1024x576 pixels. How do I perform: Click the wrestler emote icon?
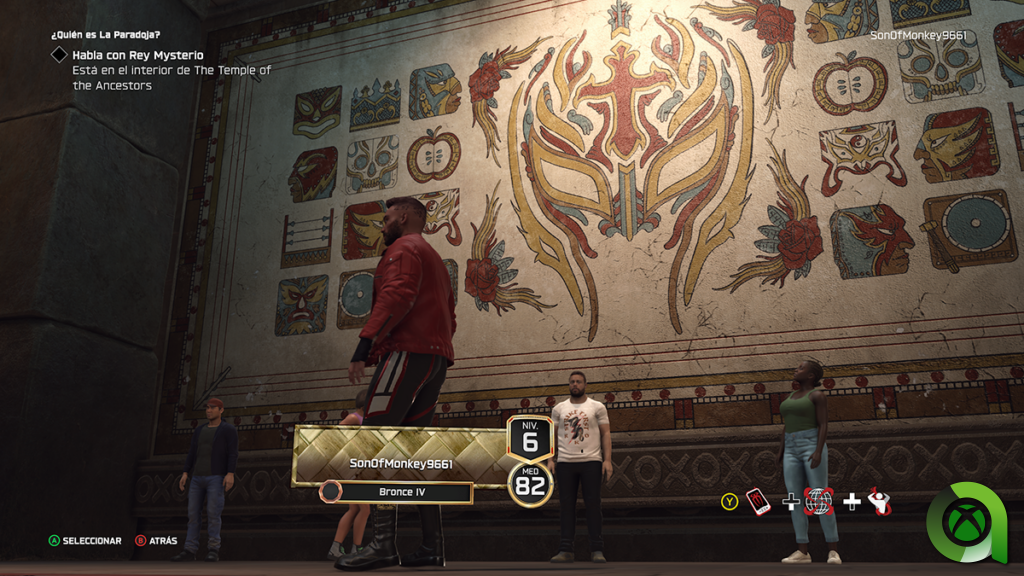(x=879, y=501)
